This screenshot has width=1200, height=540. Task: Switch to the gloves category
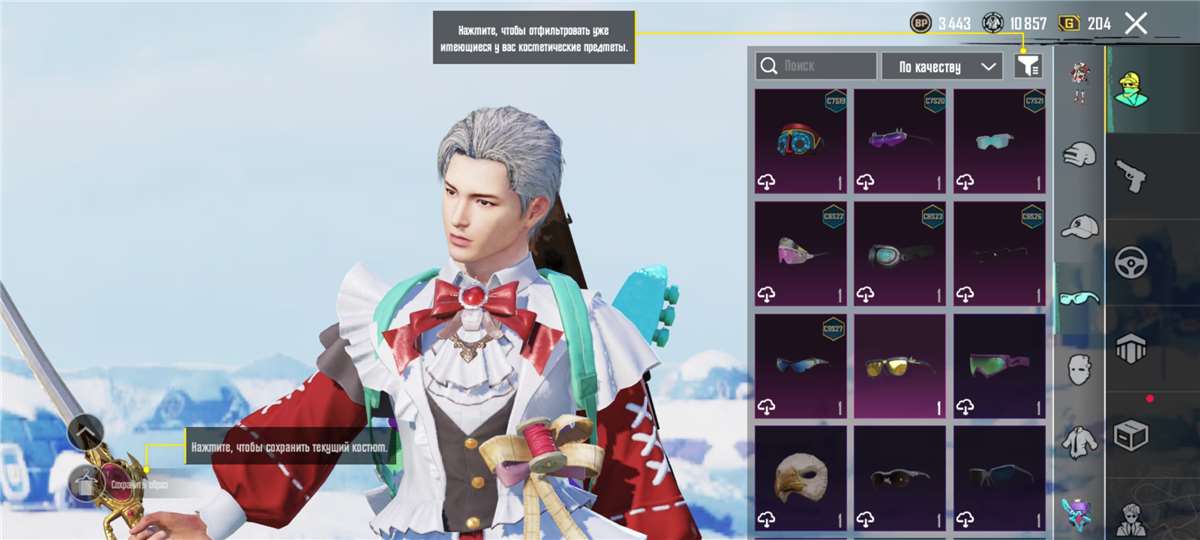1079,154
